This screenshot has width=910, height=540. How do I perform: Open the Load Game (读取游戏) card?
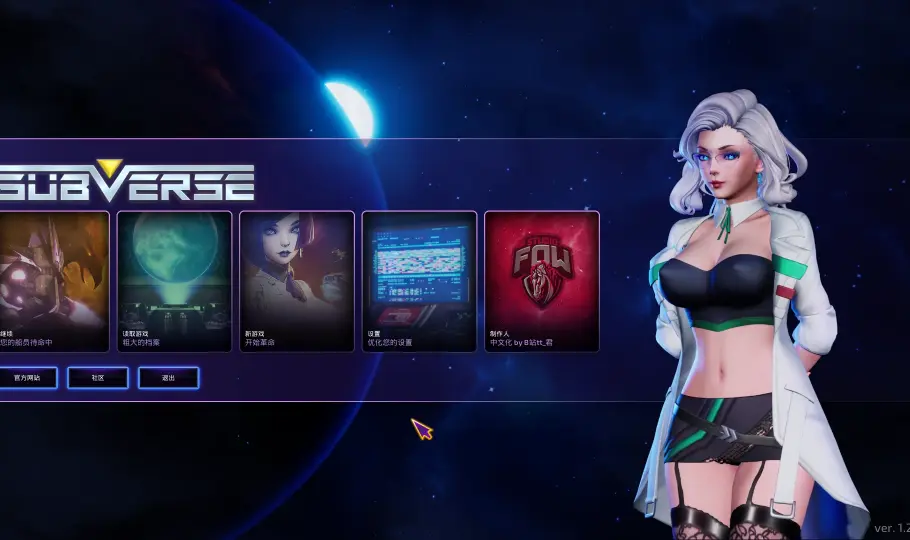point(174,281)
